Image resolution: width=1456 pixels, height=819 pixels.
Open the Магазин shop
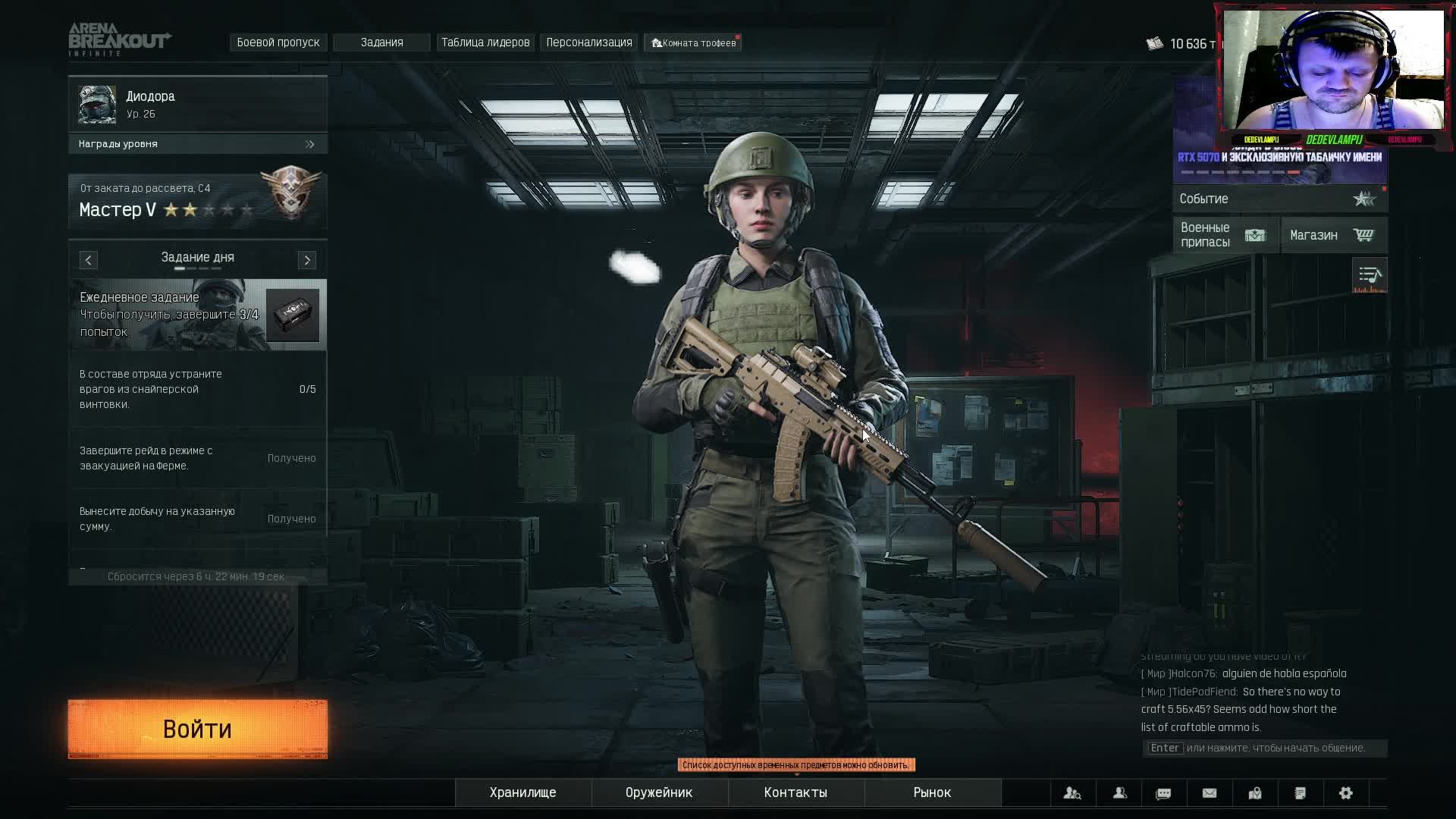[x=1333, y=235]
